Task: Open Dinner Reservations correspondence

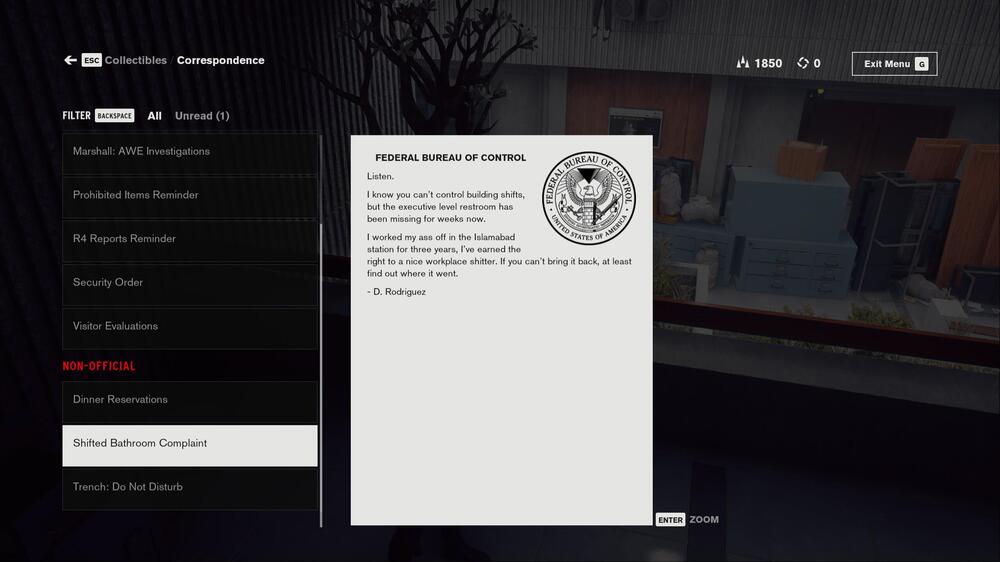Action: 190,400
